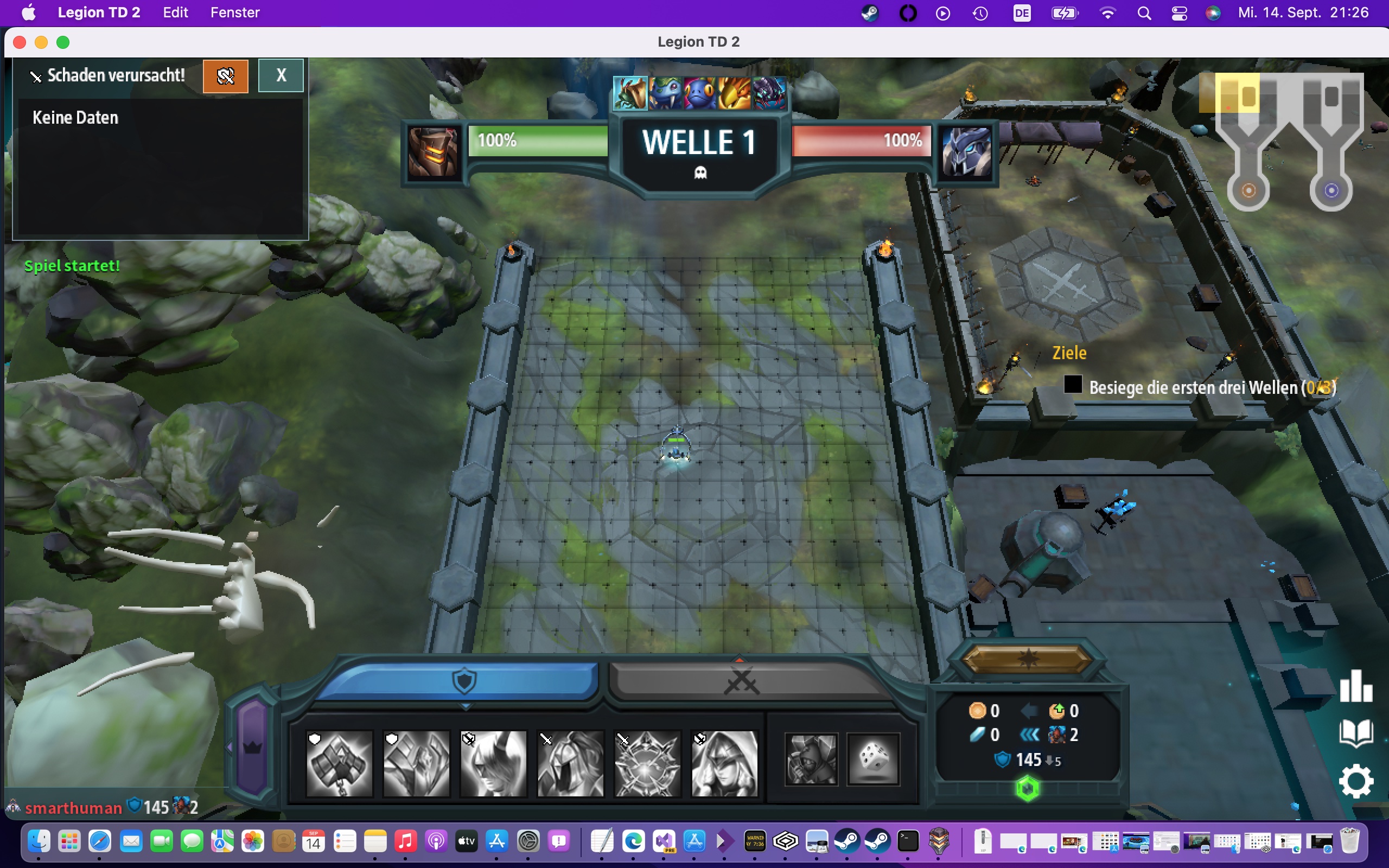Toggle the crossed-swords mute in the damage panel
This screenshot has height=868, width=1389.
pos(226,75)
